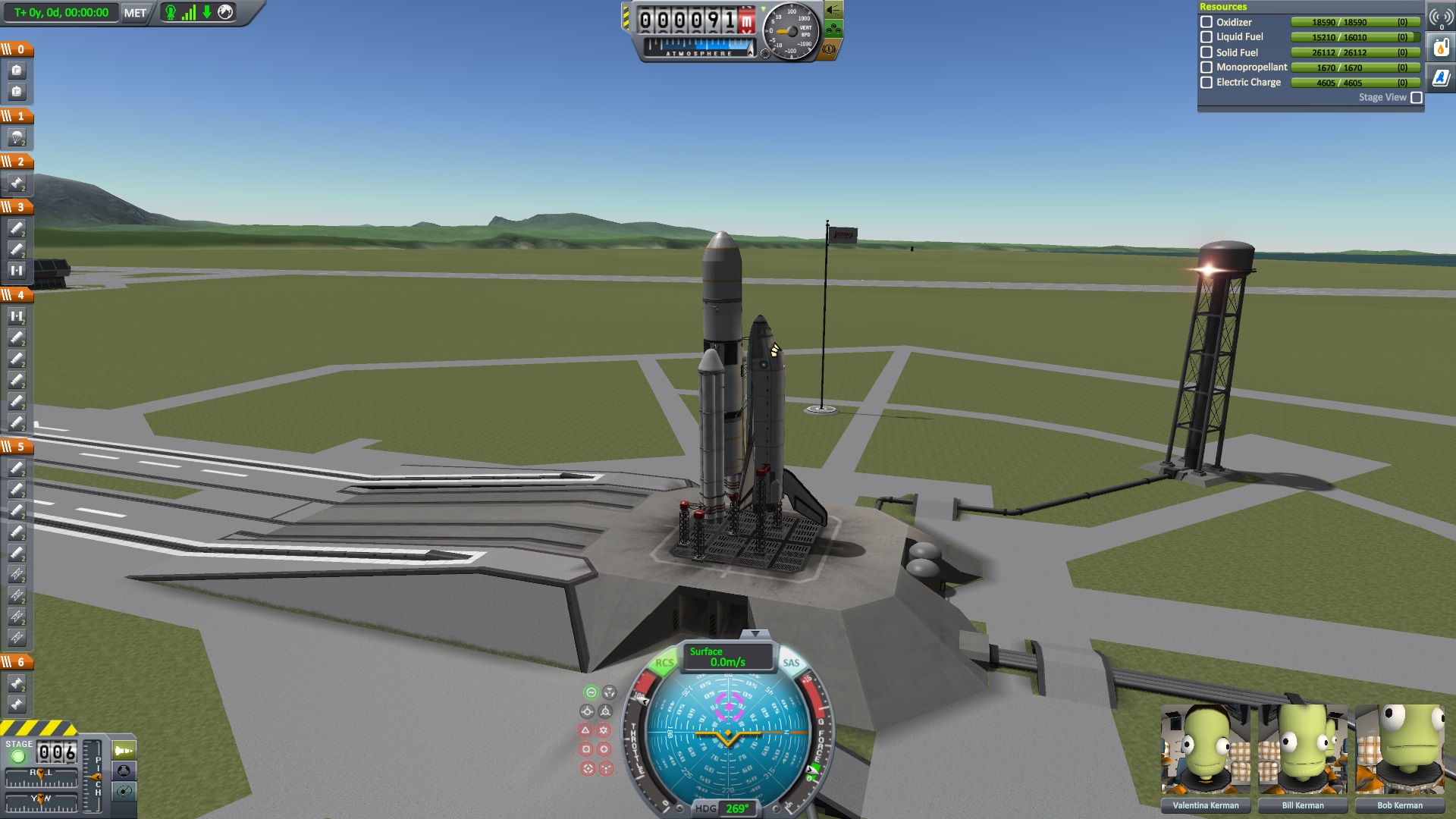Select Bob Kerman's crew portrait

[1400, 749]
